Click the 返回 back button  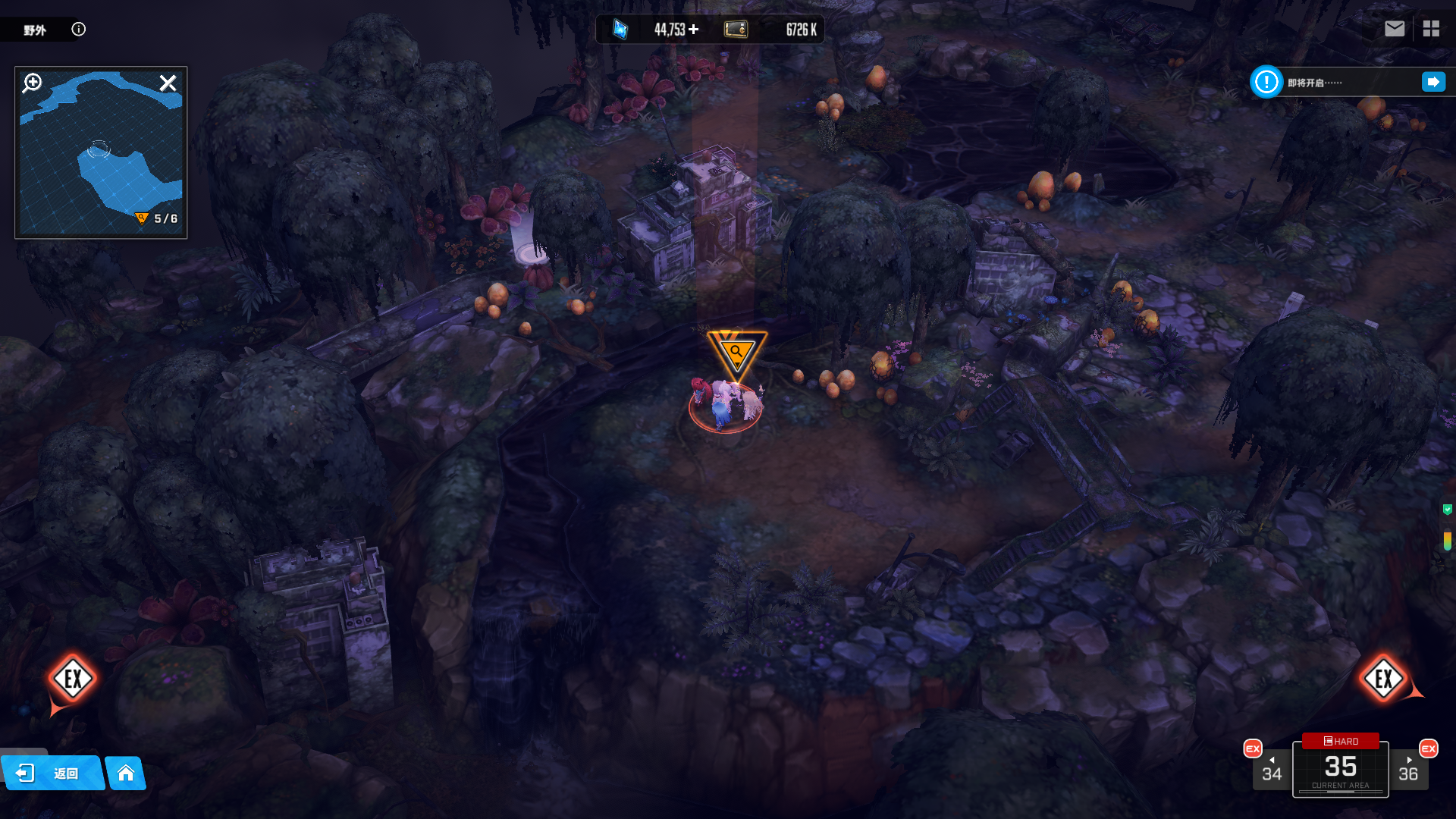pyautogui.click(x=53, y=773)
